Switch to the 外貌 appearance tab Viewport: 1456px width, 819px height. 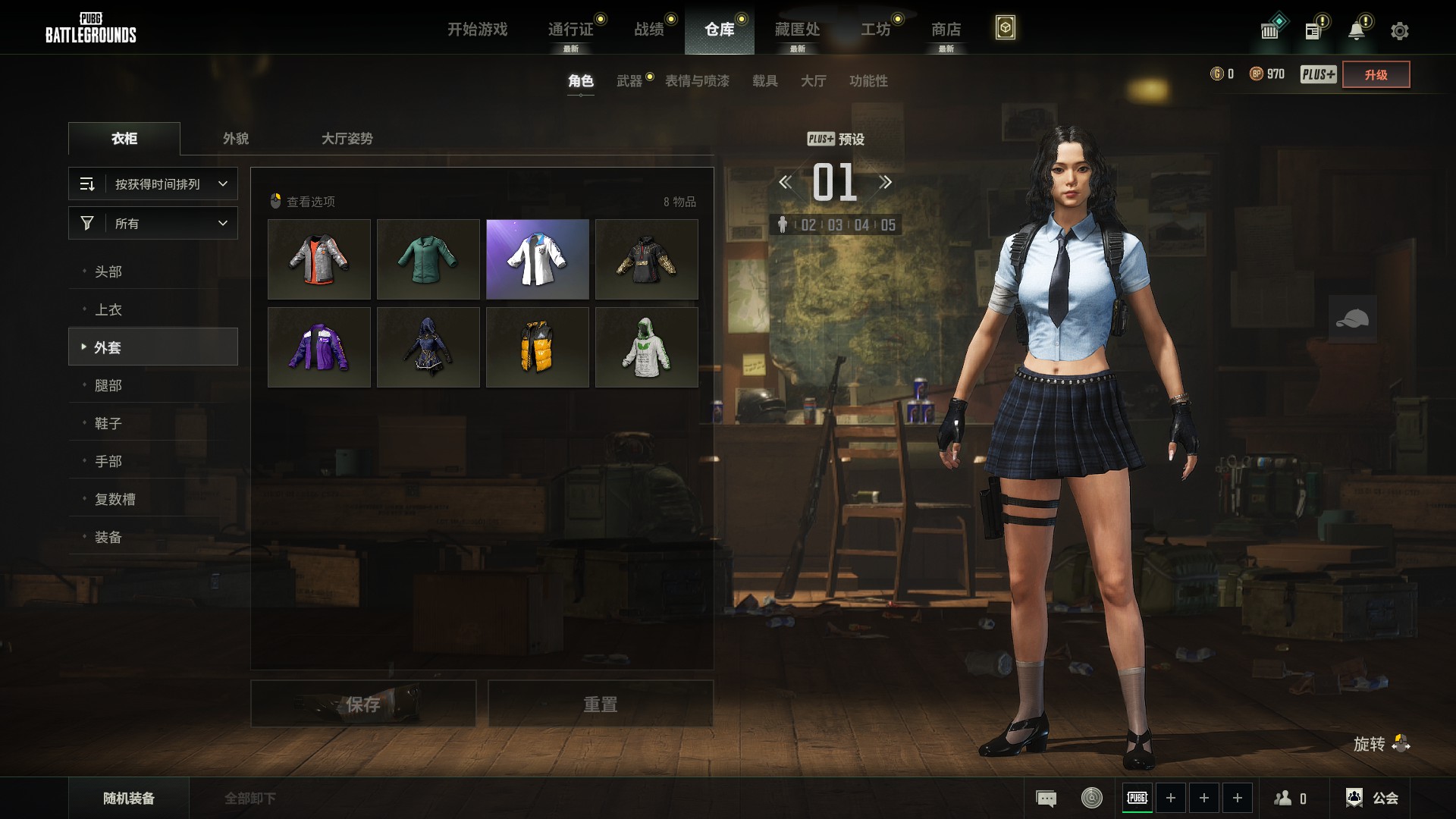(x=236, y=139)
